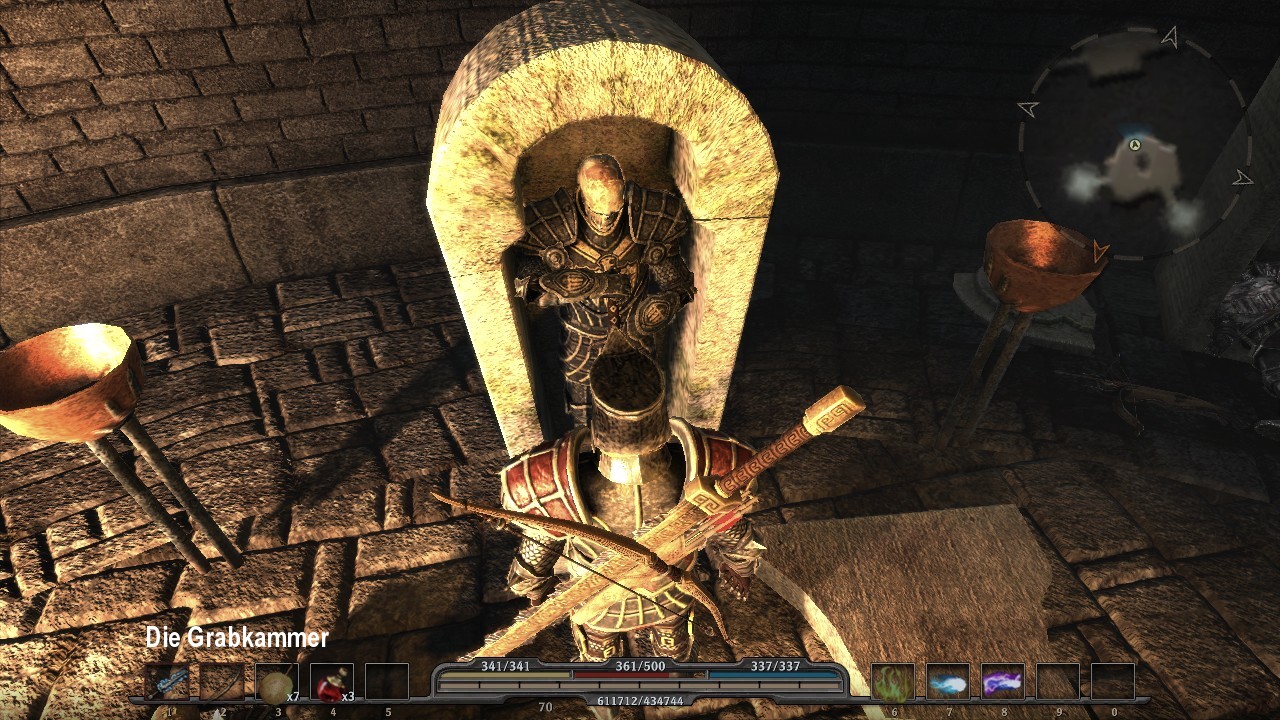Select empty hotbar slot 9
The image size is (1280, 720).
(1056, 683)
